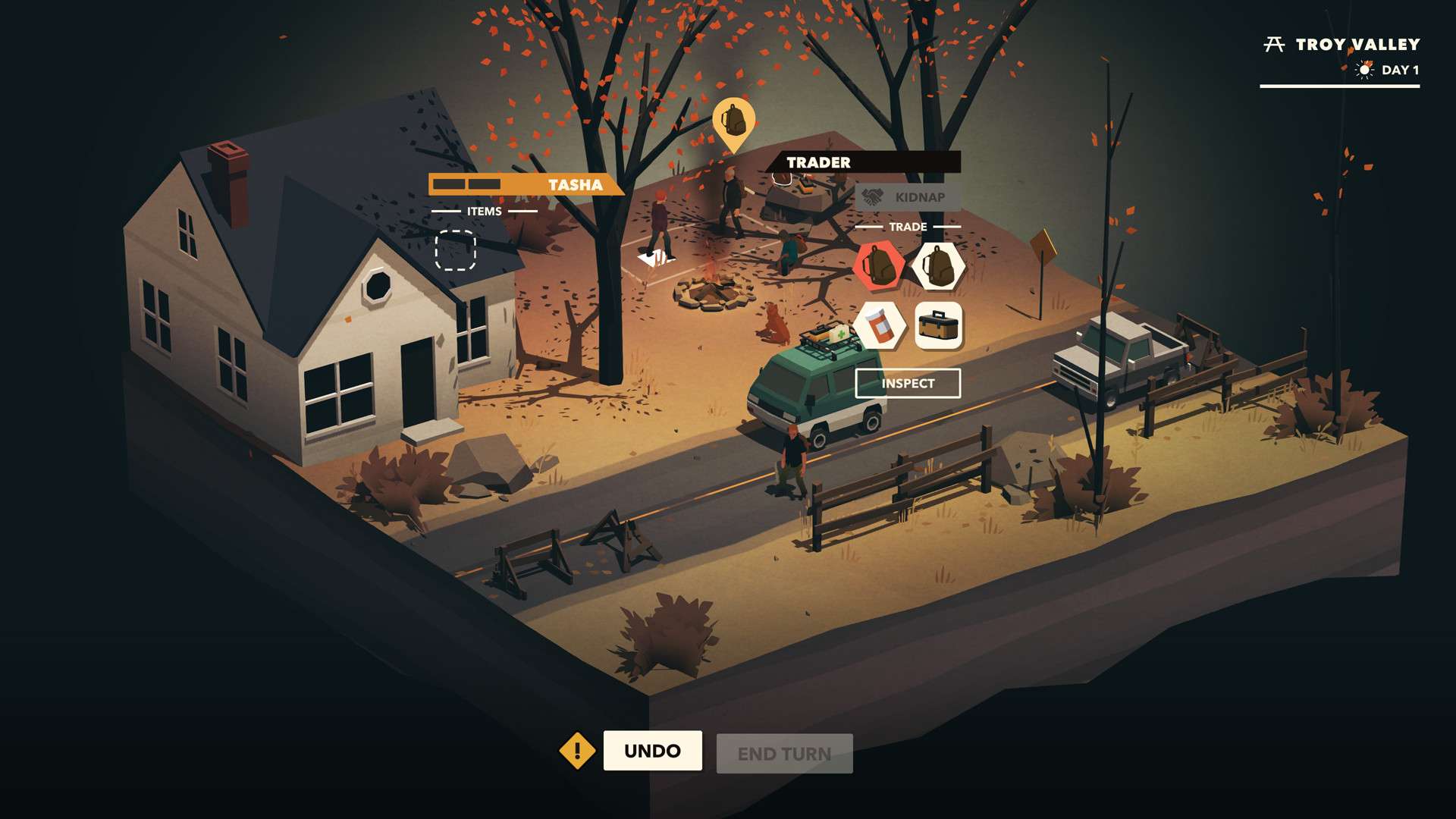The height and width of the screenshot is (819, 1456).
Task: Click Tasha's empty item slot
Action: pyautogui.click(x=455, y=249)
